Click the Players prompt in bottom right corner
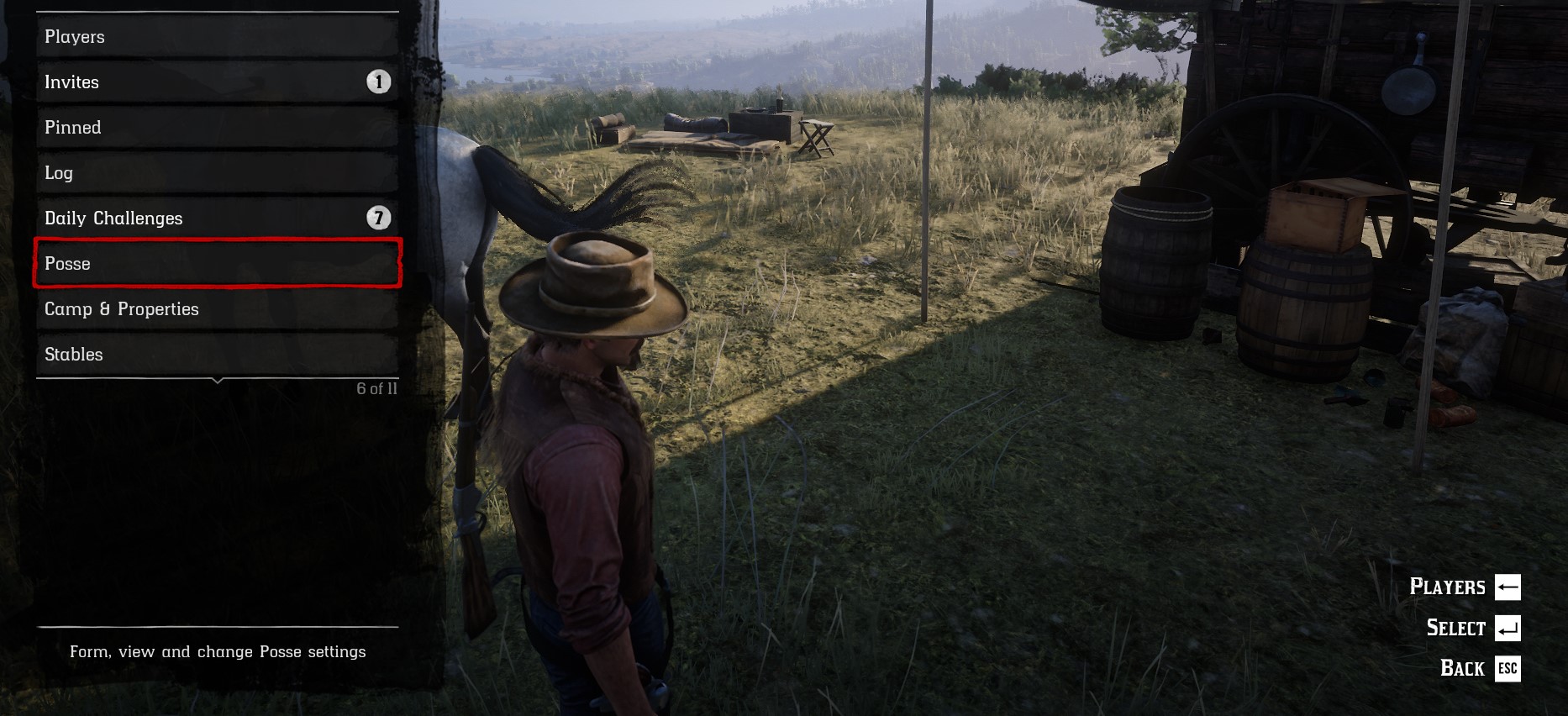 (1450, 586)
